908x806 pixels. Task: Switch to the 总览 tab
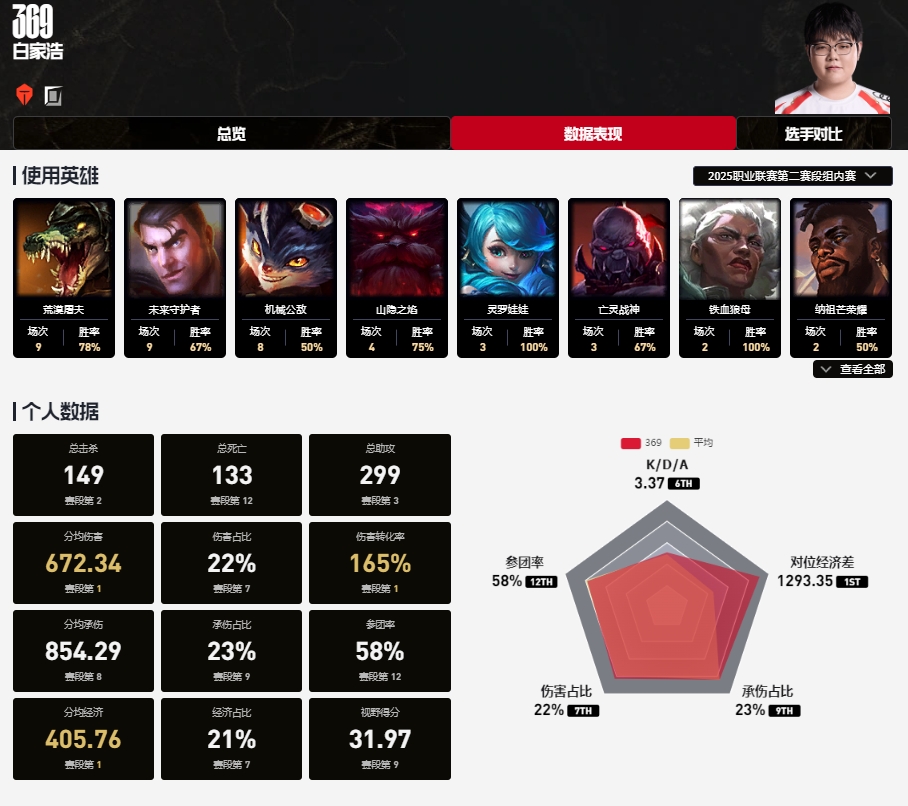(231, 134)
